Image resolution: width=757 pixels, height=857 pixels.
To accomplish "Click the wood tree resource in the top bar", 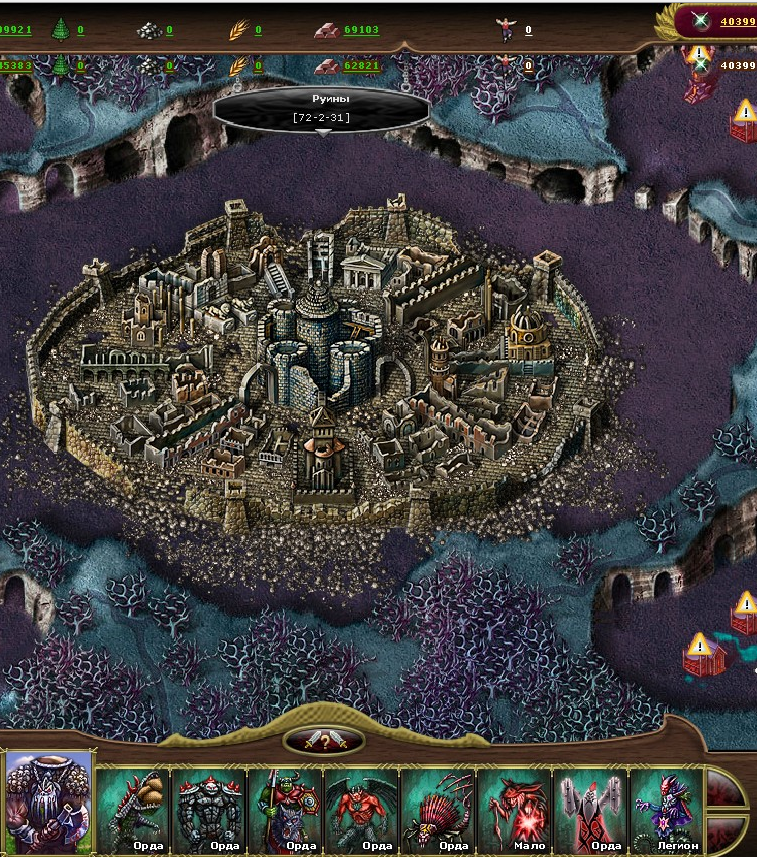I will 61,30.
